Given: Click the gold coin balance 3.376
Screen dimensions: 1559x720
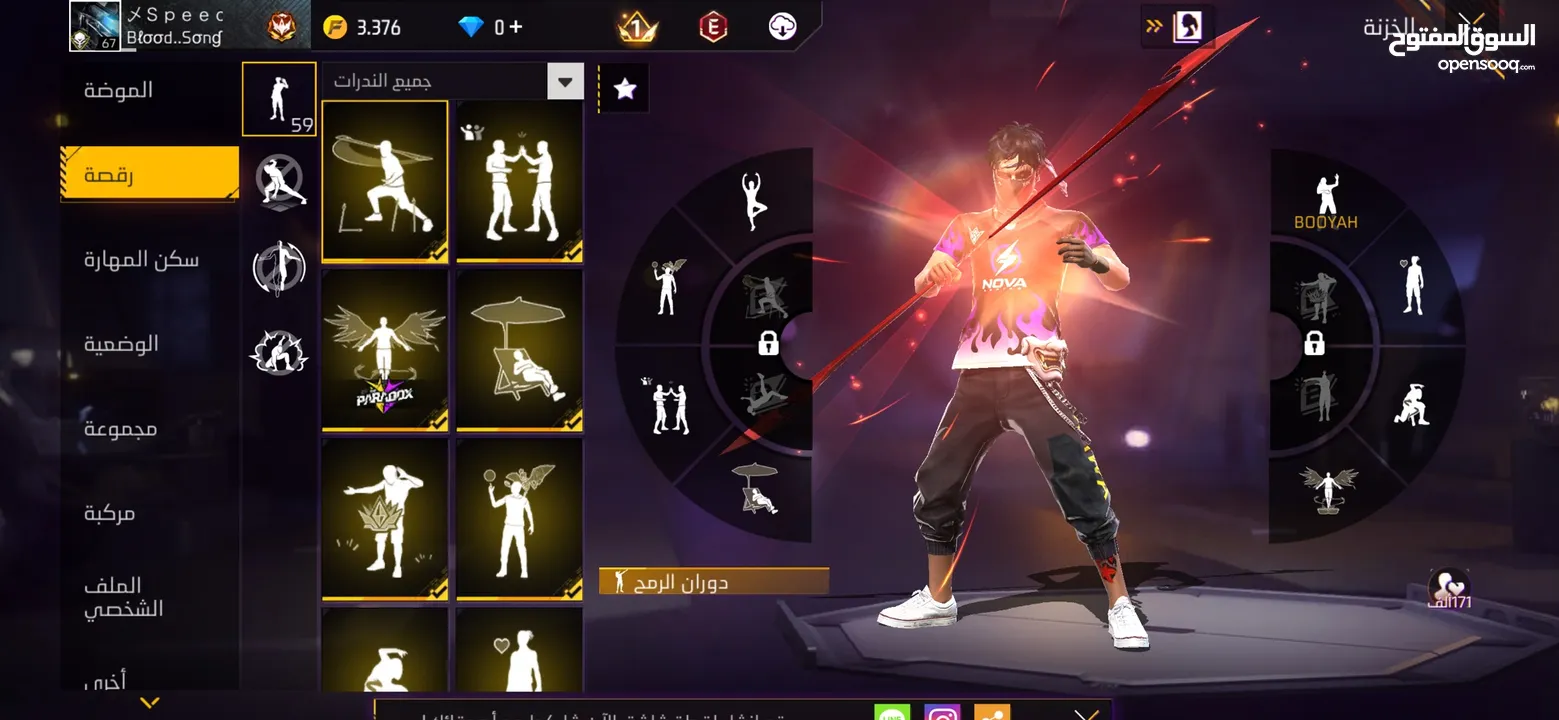Looking at the screenshot, I should coord(362,27).
